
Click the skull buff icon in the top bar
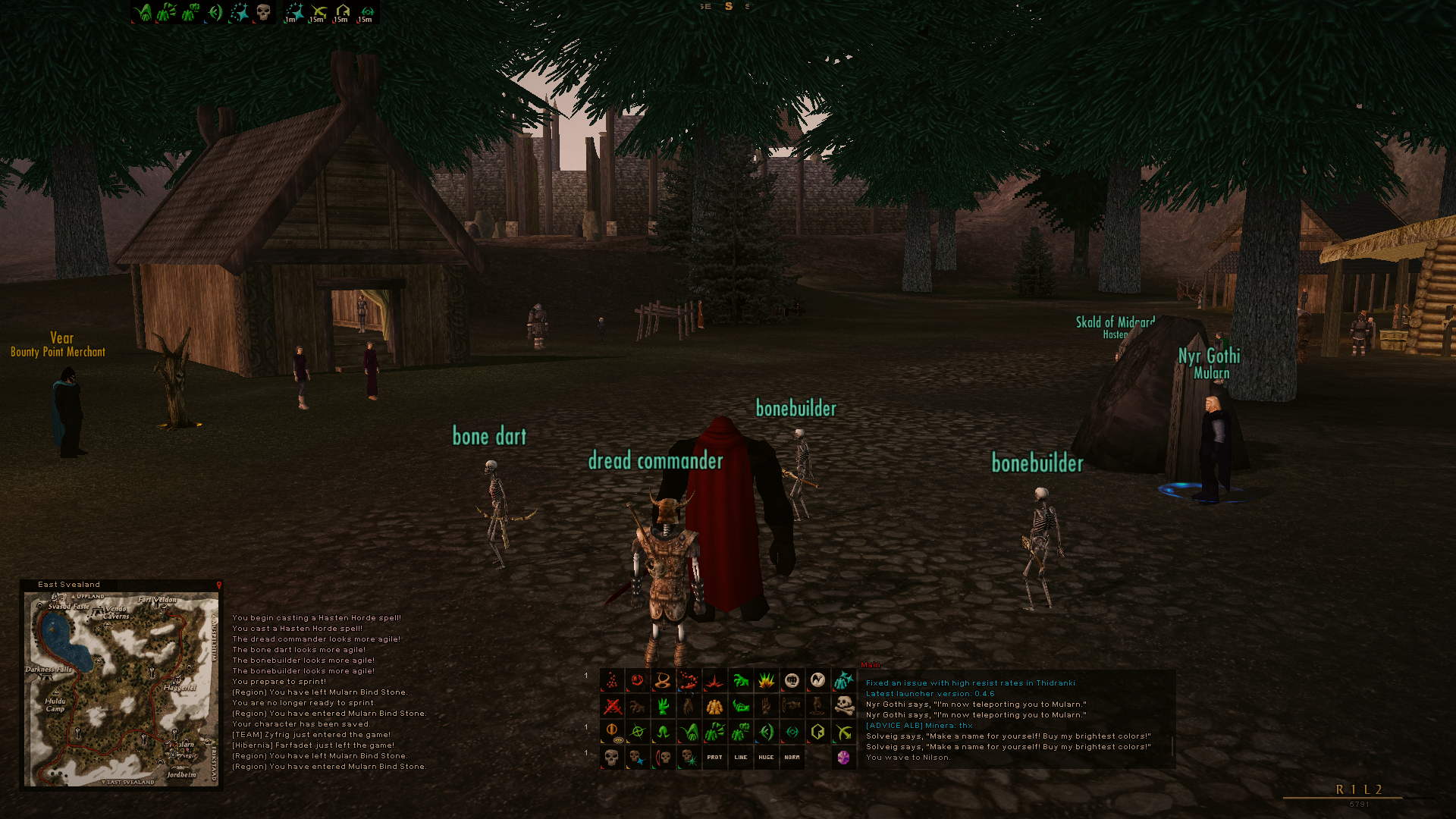coord(264,12)
